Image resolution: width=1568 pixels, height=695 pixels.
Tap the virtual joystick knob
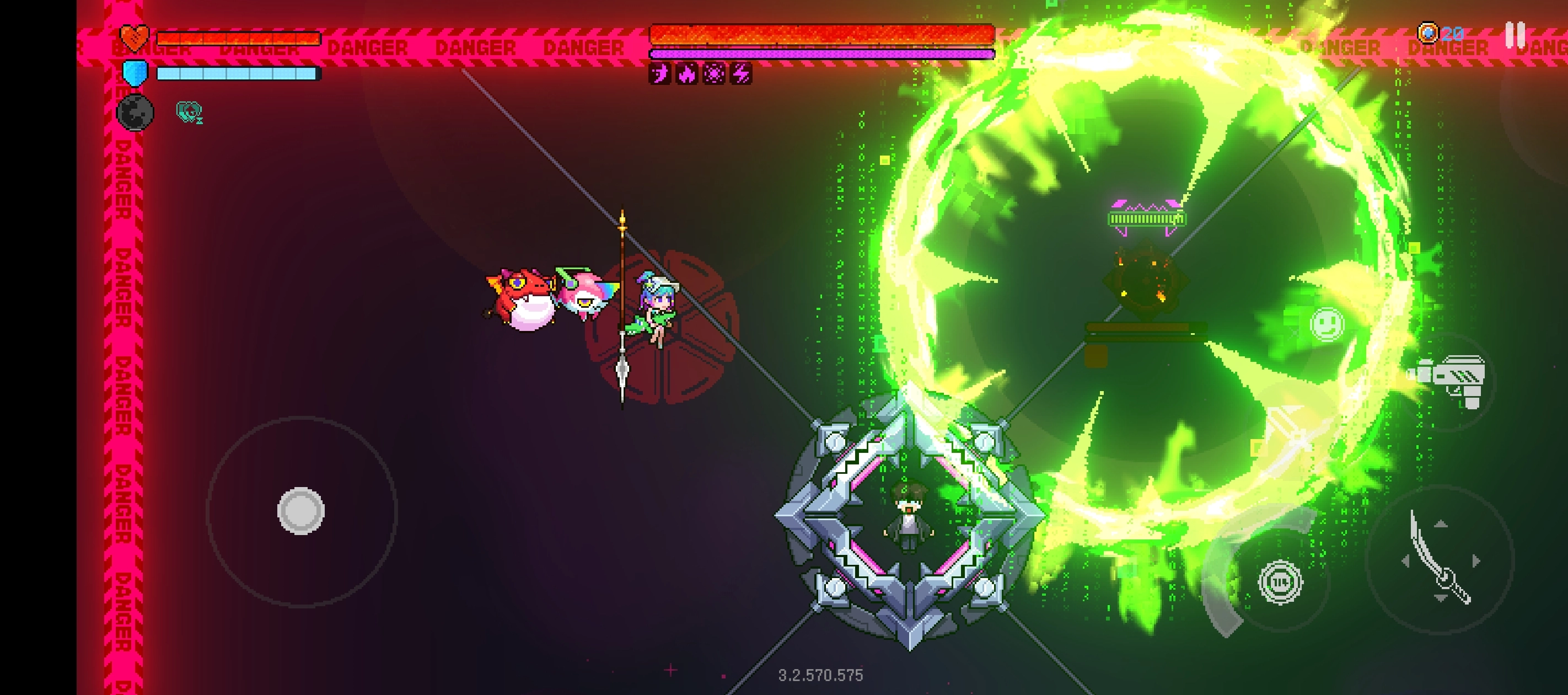(x=300, y=510)
